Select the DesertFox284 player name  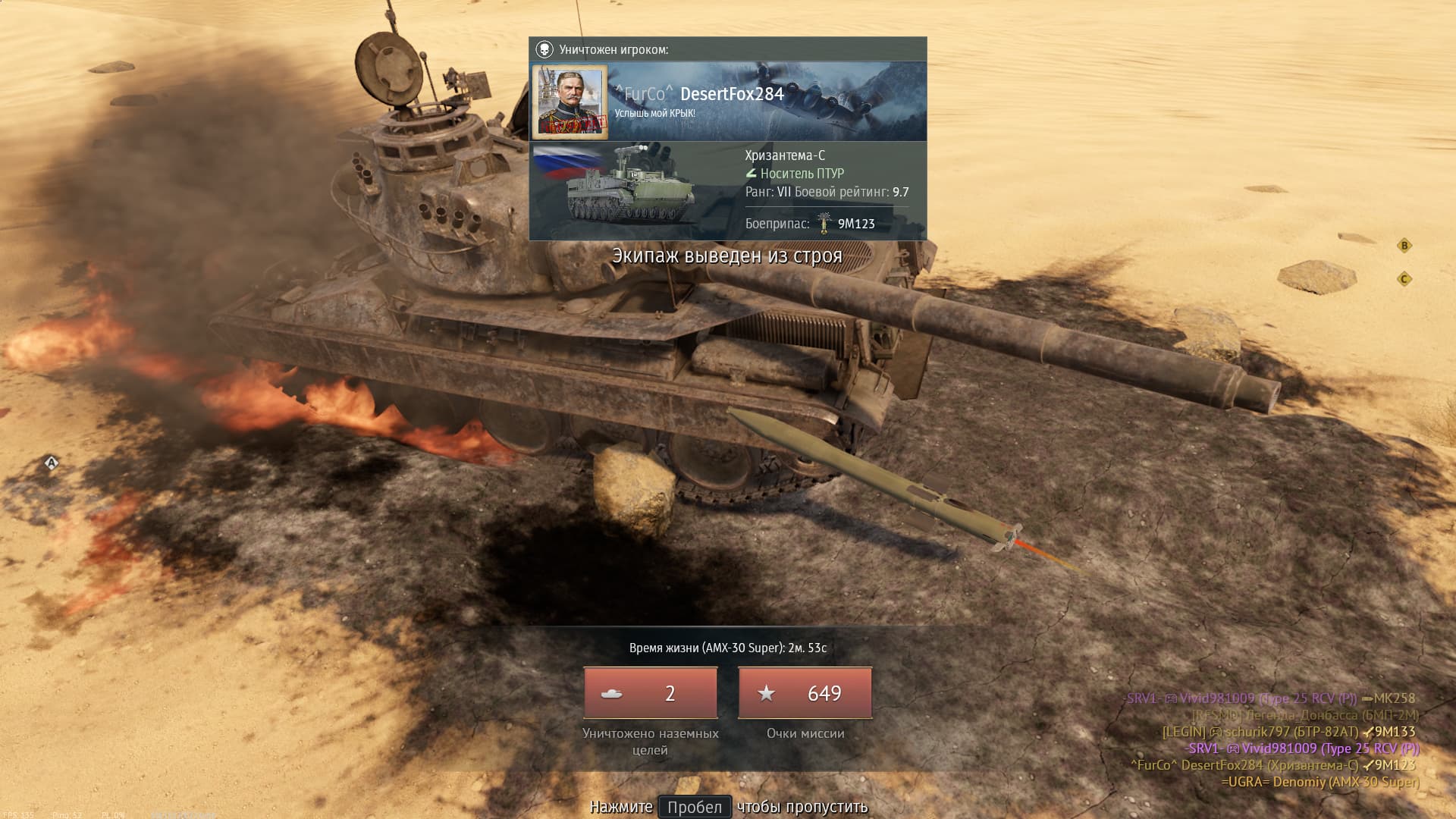[732, 94]
